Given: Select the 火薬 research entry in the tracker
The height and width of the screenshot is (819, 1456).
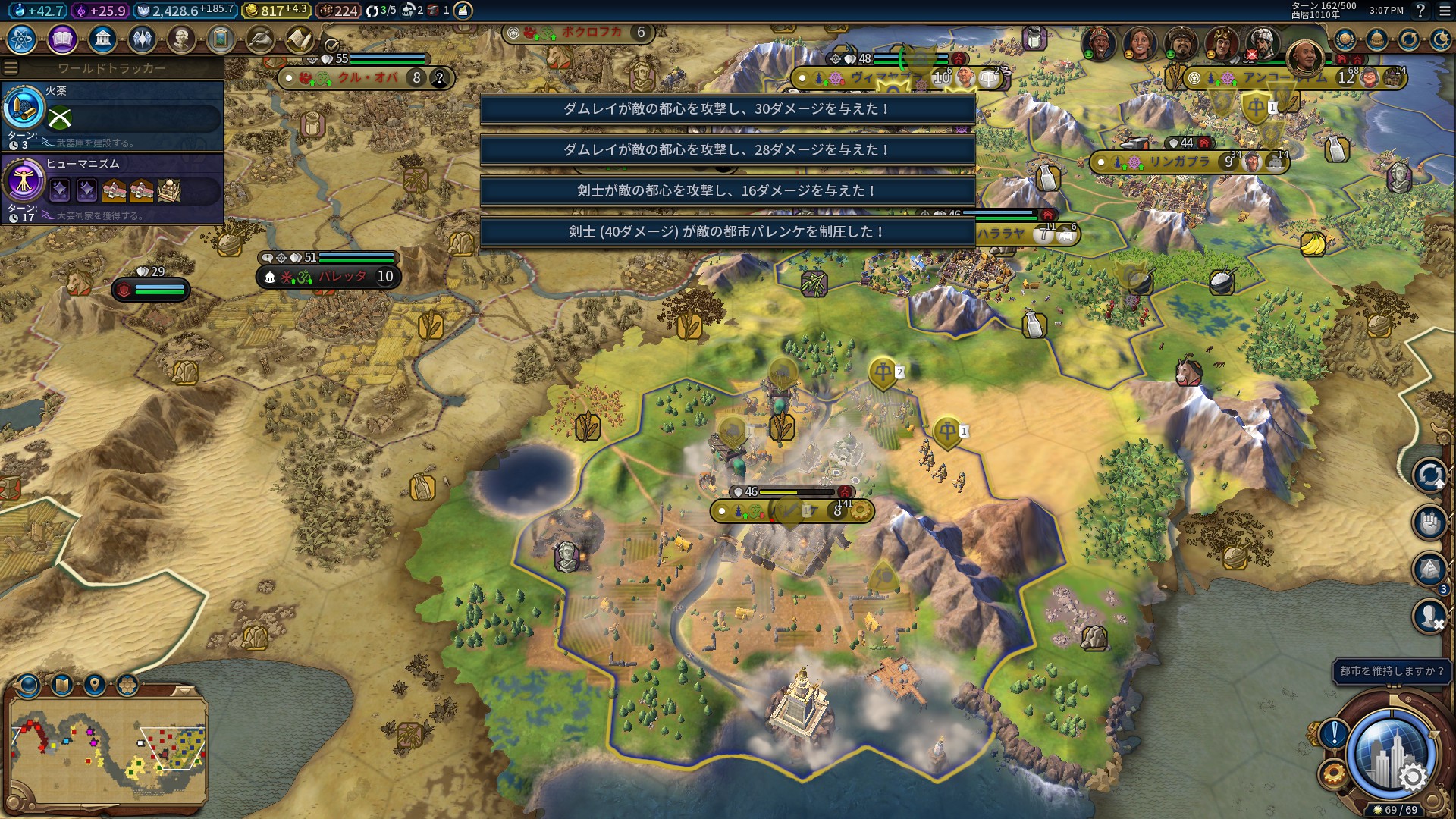Looking at the screenshot, I should [x=112, y=115].
